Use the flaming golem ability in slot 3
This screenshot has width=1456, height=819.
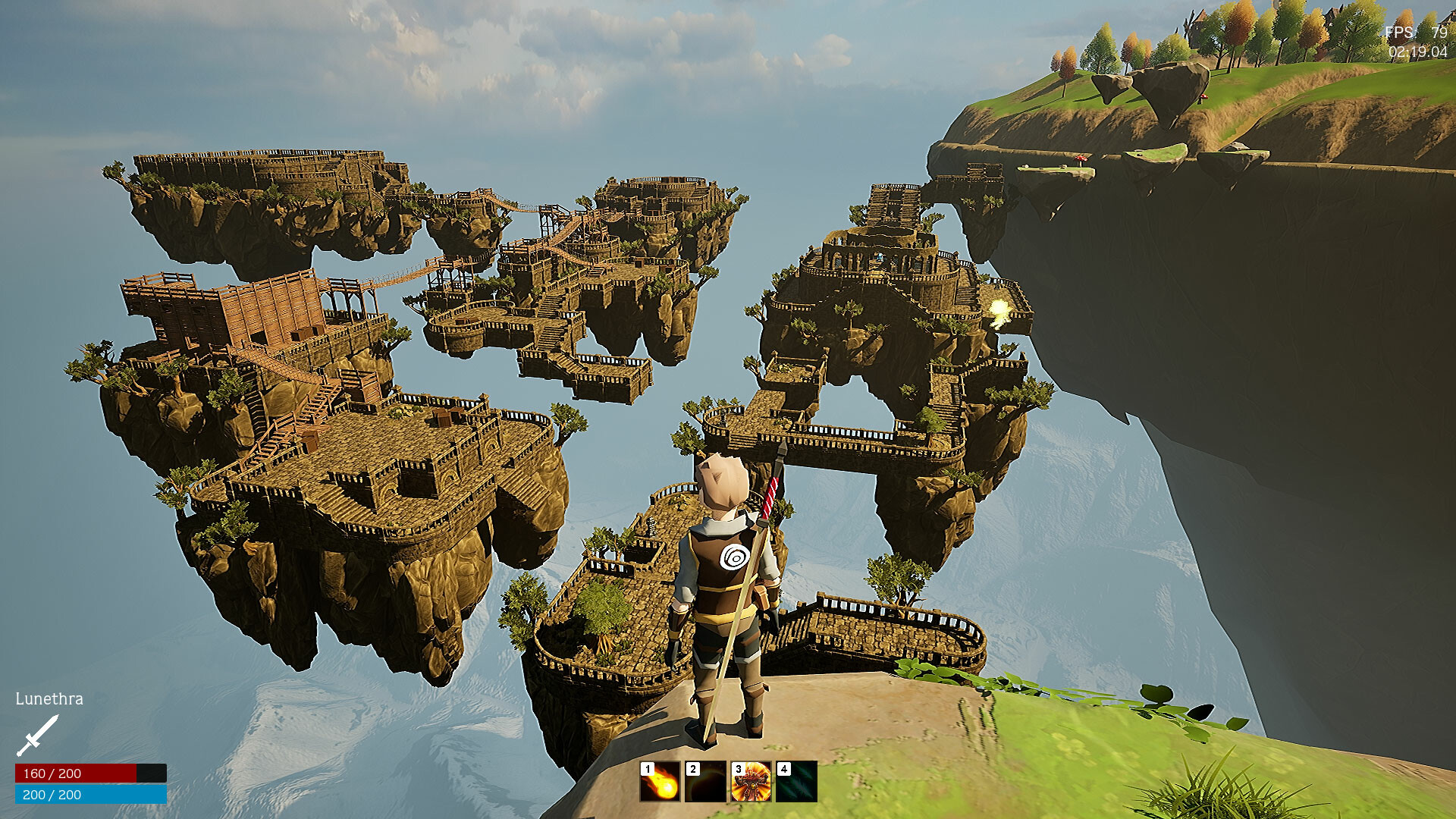[751, 782]
